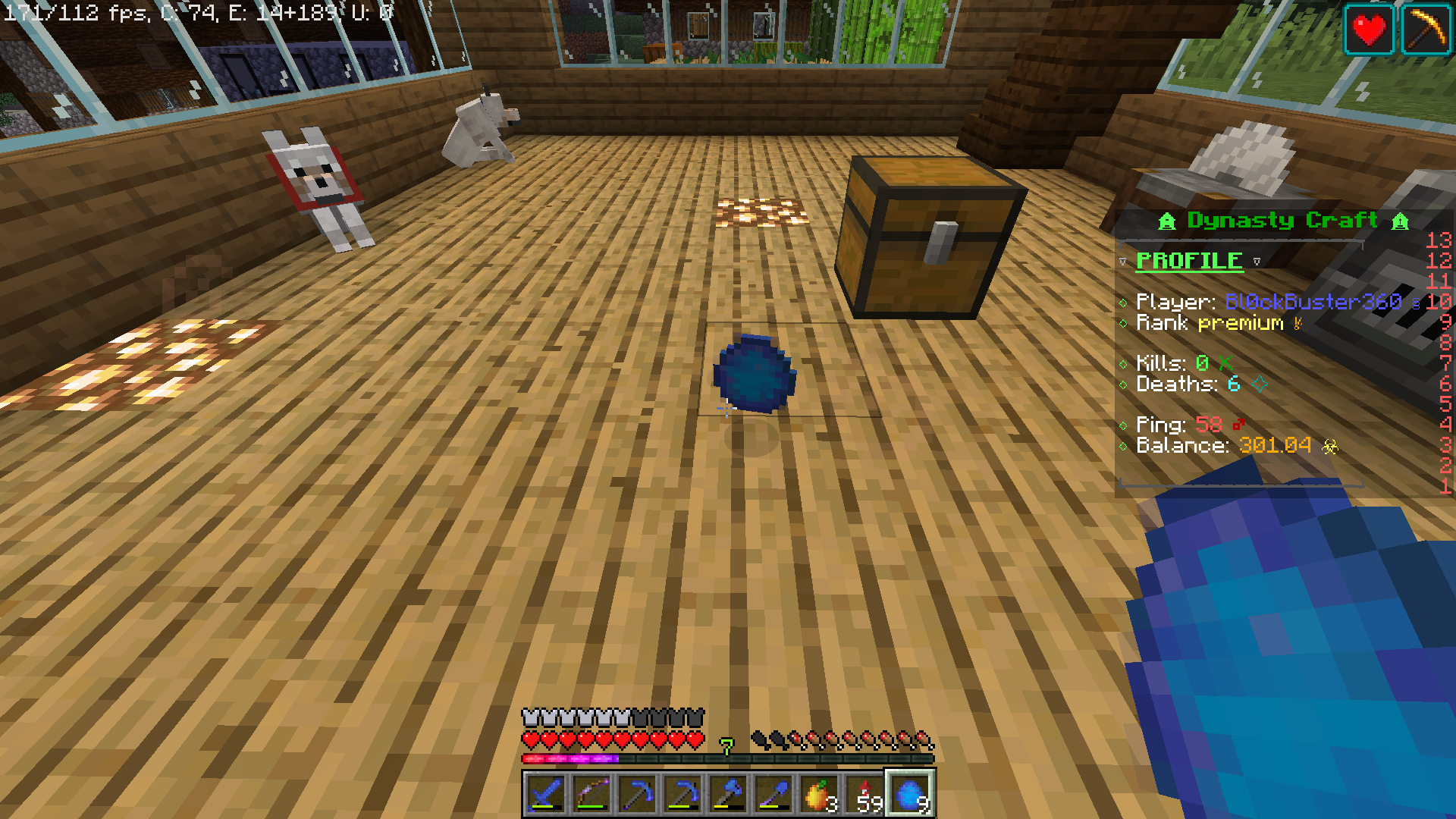Click the biohazard icon beside the Balance value
1456x819 pixels.
[x=1331, y=447]
